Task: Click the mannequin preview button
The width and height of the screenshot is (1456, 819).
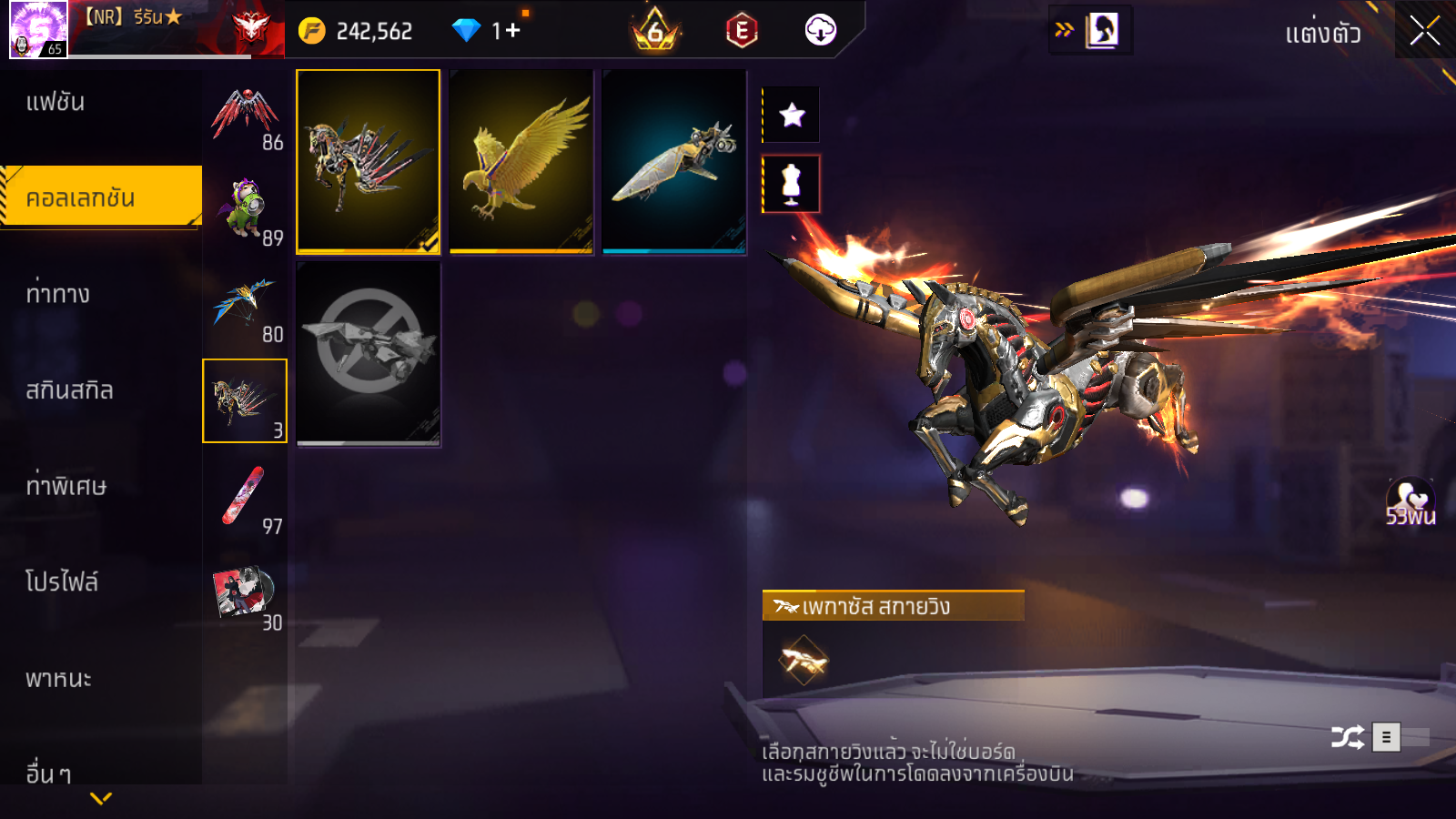Action: (x=792, y=184)
